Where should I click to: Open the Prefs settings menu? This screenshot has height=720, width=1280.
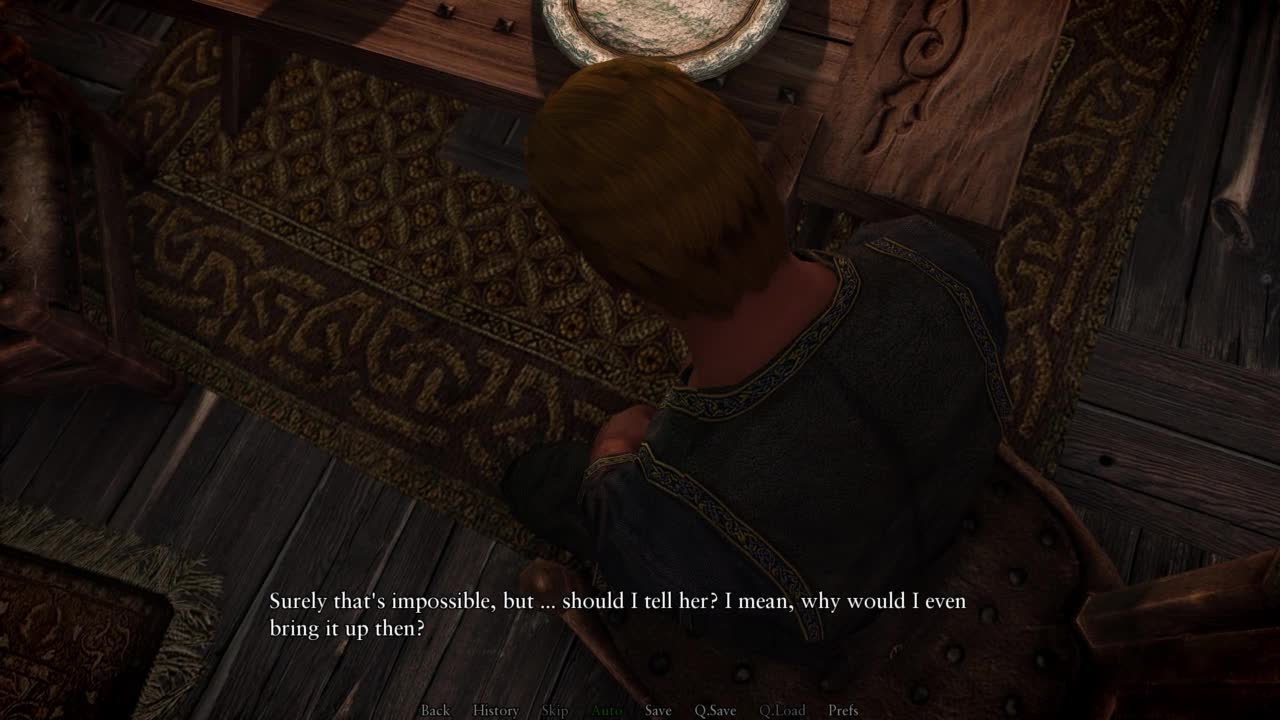tap(843, 710)
